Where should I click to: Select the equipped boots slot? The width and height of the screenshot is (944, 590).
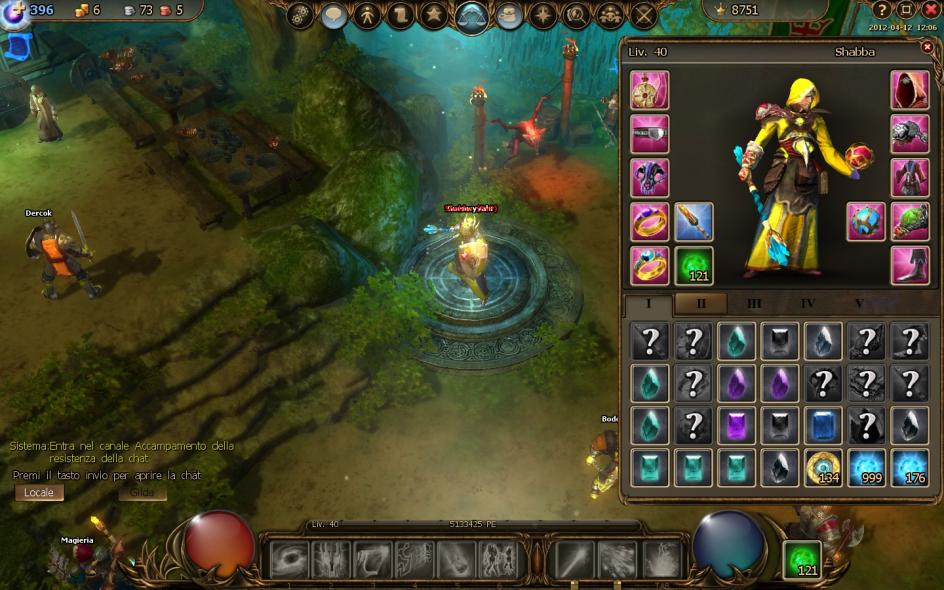point(910,266)
